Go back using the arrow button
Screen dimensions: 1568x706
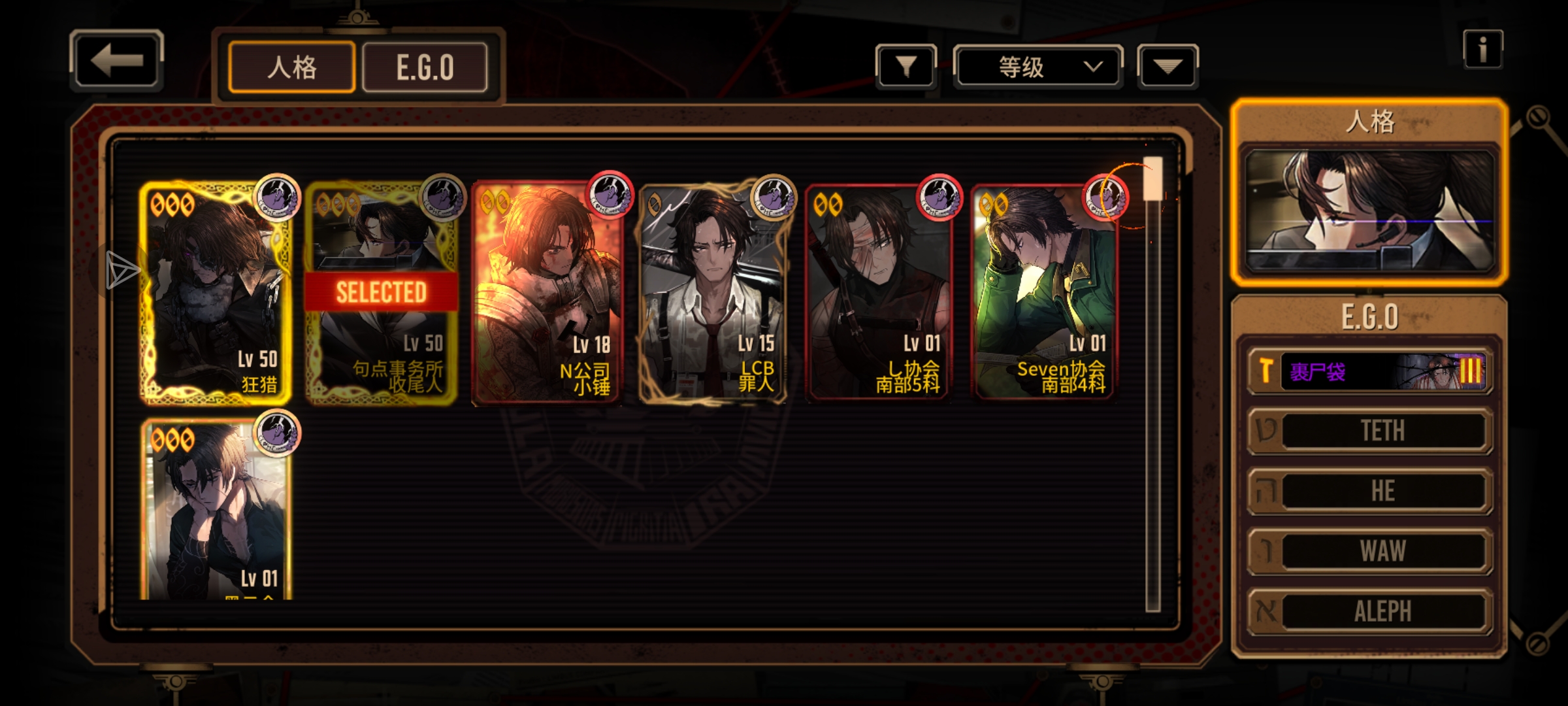pos(116,60)
